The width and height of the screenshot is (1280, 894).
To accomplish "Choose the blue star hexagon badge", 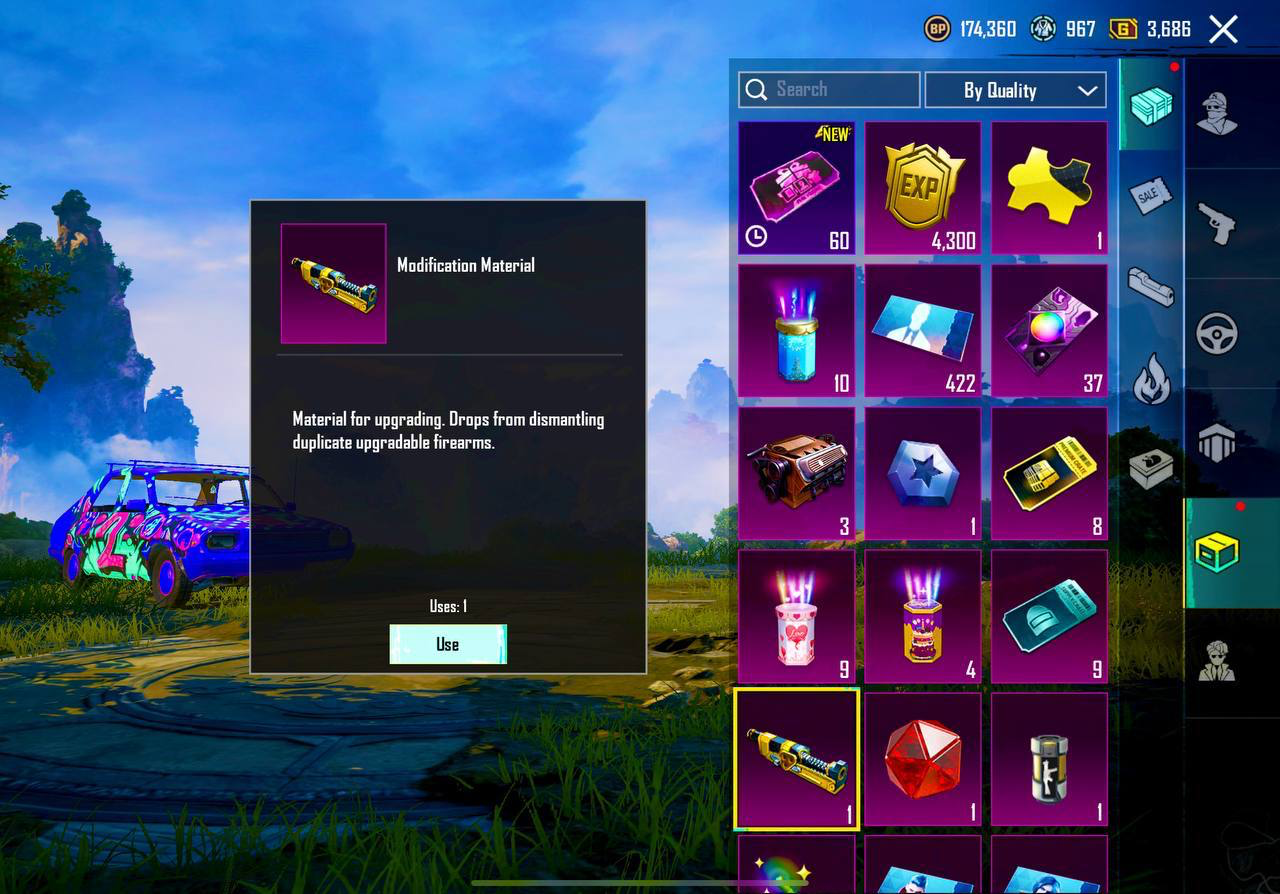I will (x=923, y=473).
